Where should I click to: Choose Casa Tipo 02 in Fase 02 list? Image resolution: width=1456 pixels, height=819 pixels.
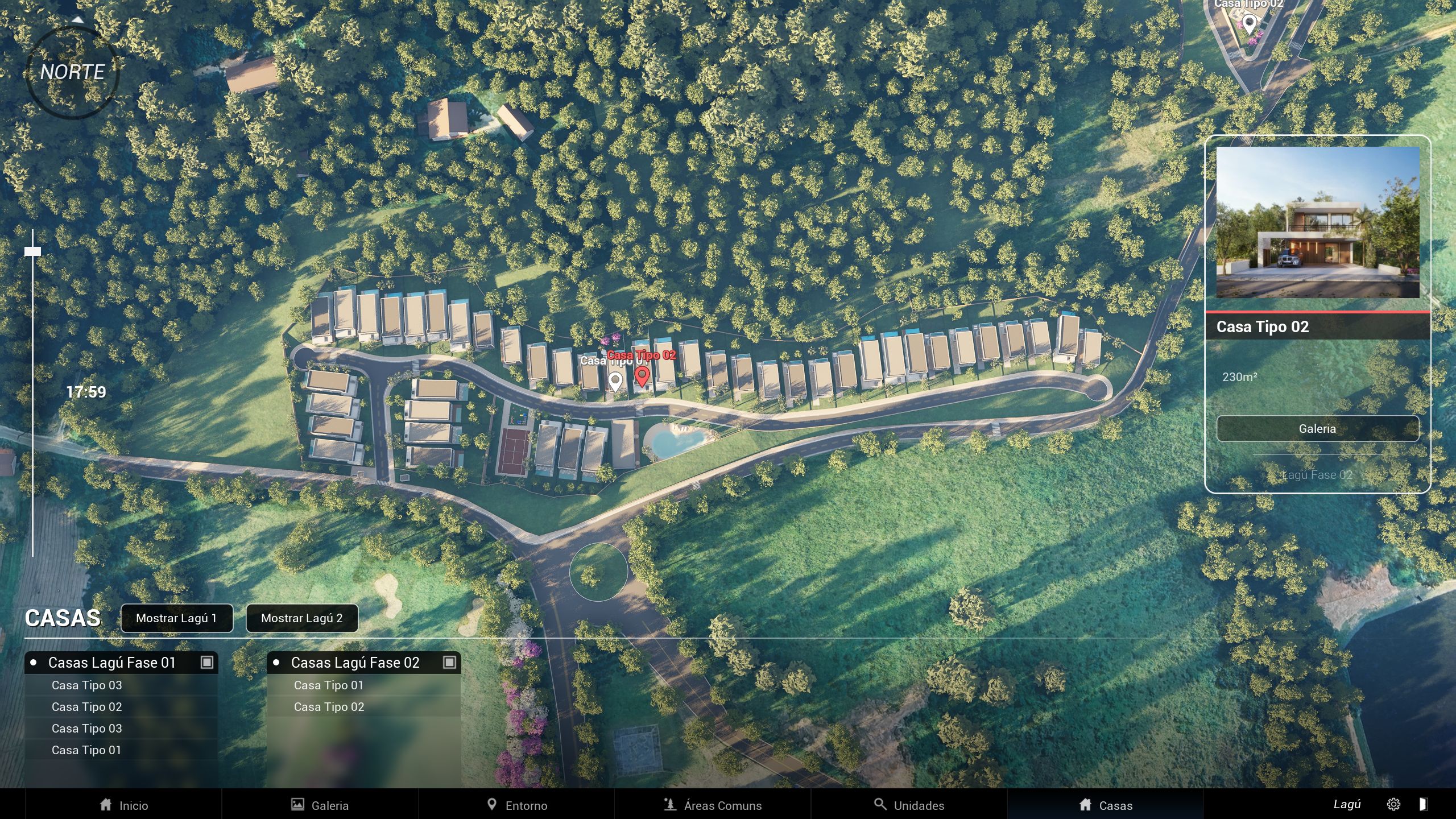pyautogui.click(x=329, y=707)
